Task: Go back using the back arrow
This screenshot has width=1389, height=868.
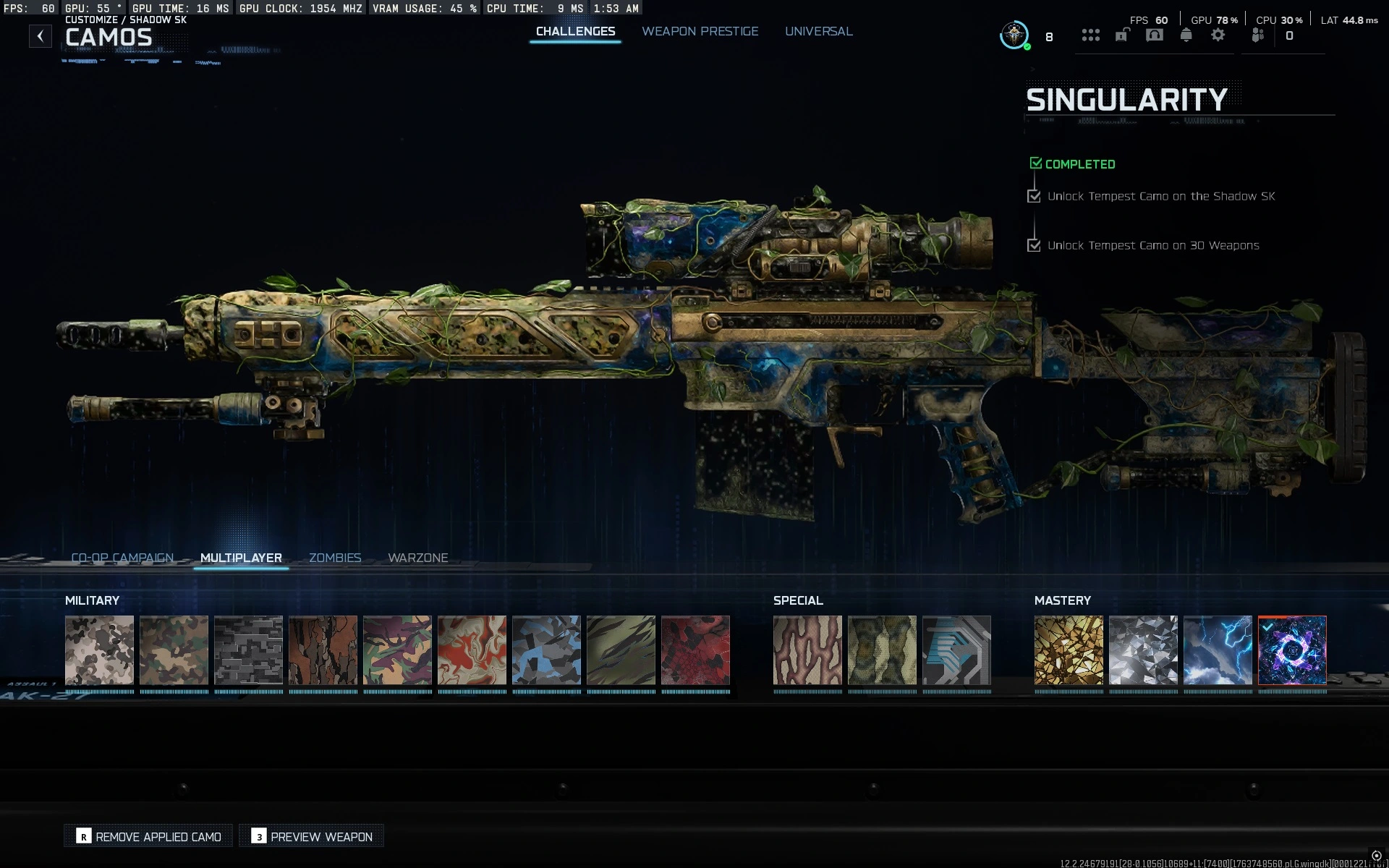Action: (x=41, y=34)
